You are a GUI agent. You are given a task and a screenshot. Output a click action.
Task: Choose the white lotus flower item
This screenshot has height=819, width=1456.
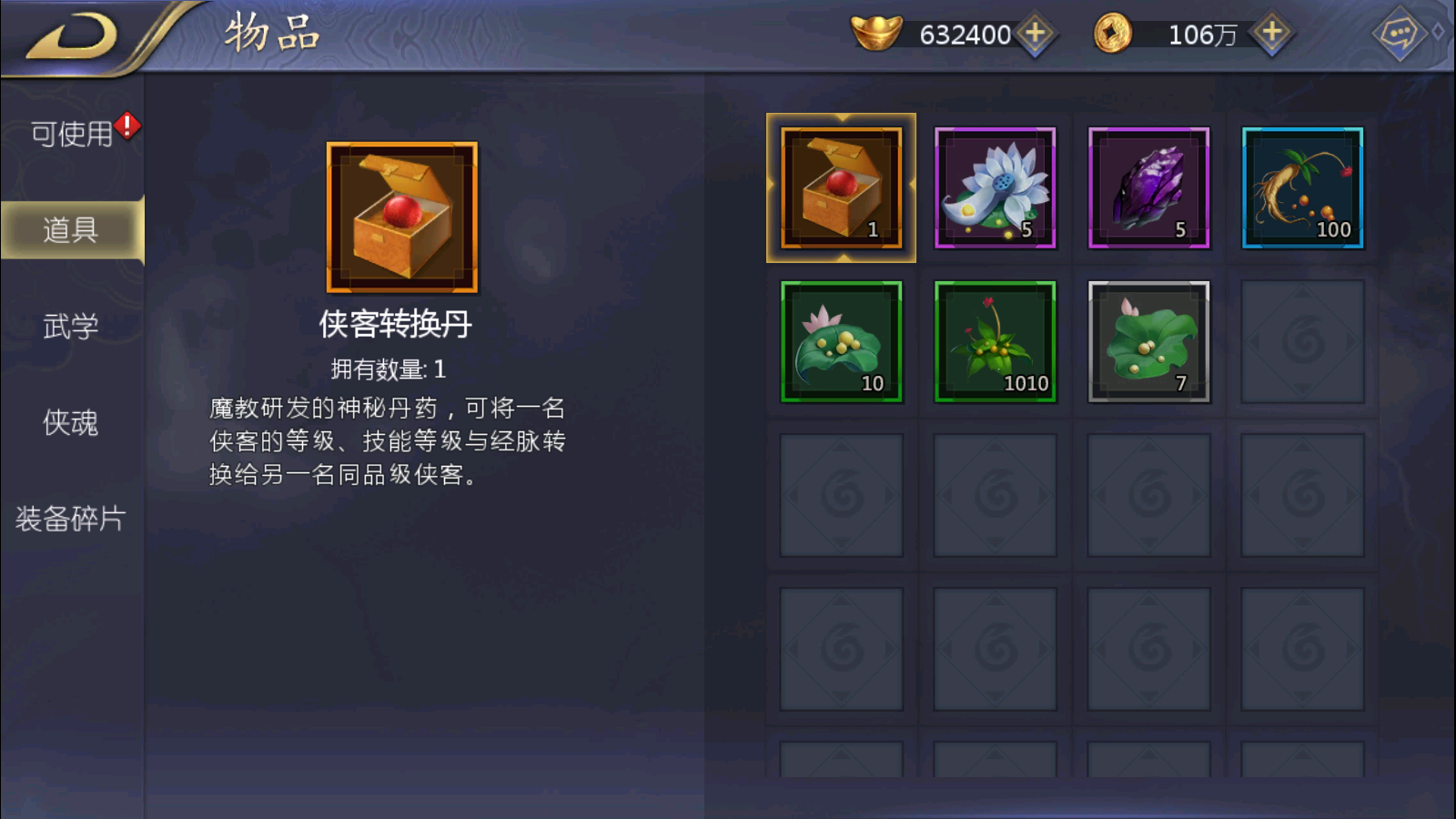click(x=995, y=188)
